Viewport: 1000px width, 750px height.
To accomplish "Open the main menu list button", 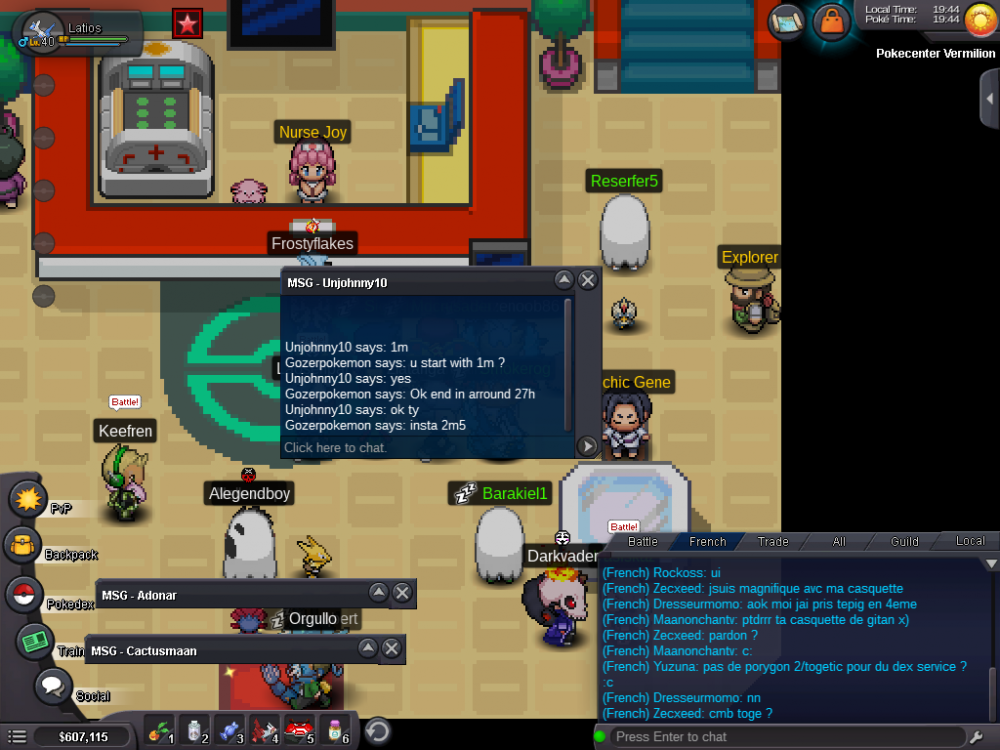I will (17, 737).
